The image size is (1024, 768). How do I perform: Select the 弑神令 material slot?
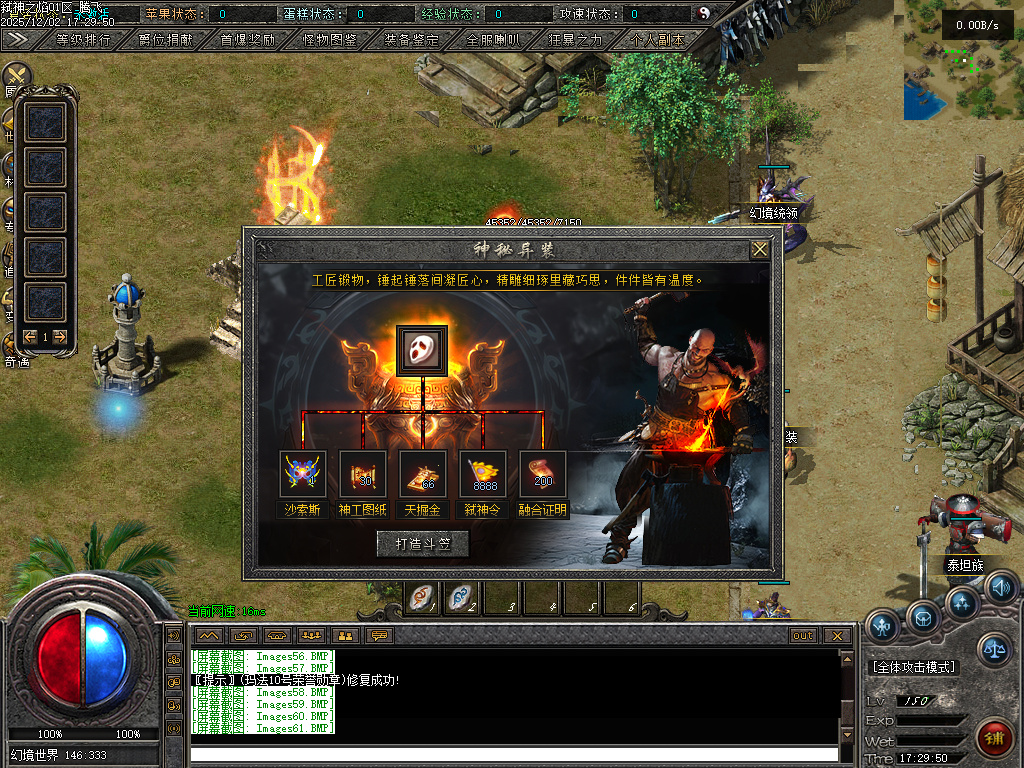click(x=482, y=473)
